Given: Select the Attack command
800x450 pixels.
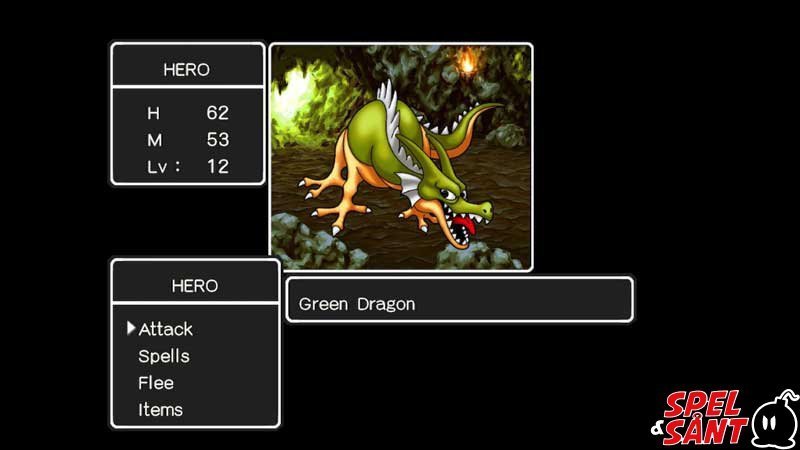Looking at the screenshot, I should (165, 329).
